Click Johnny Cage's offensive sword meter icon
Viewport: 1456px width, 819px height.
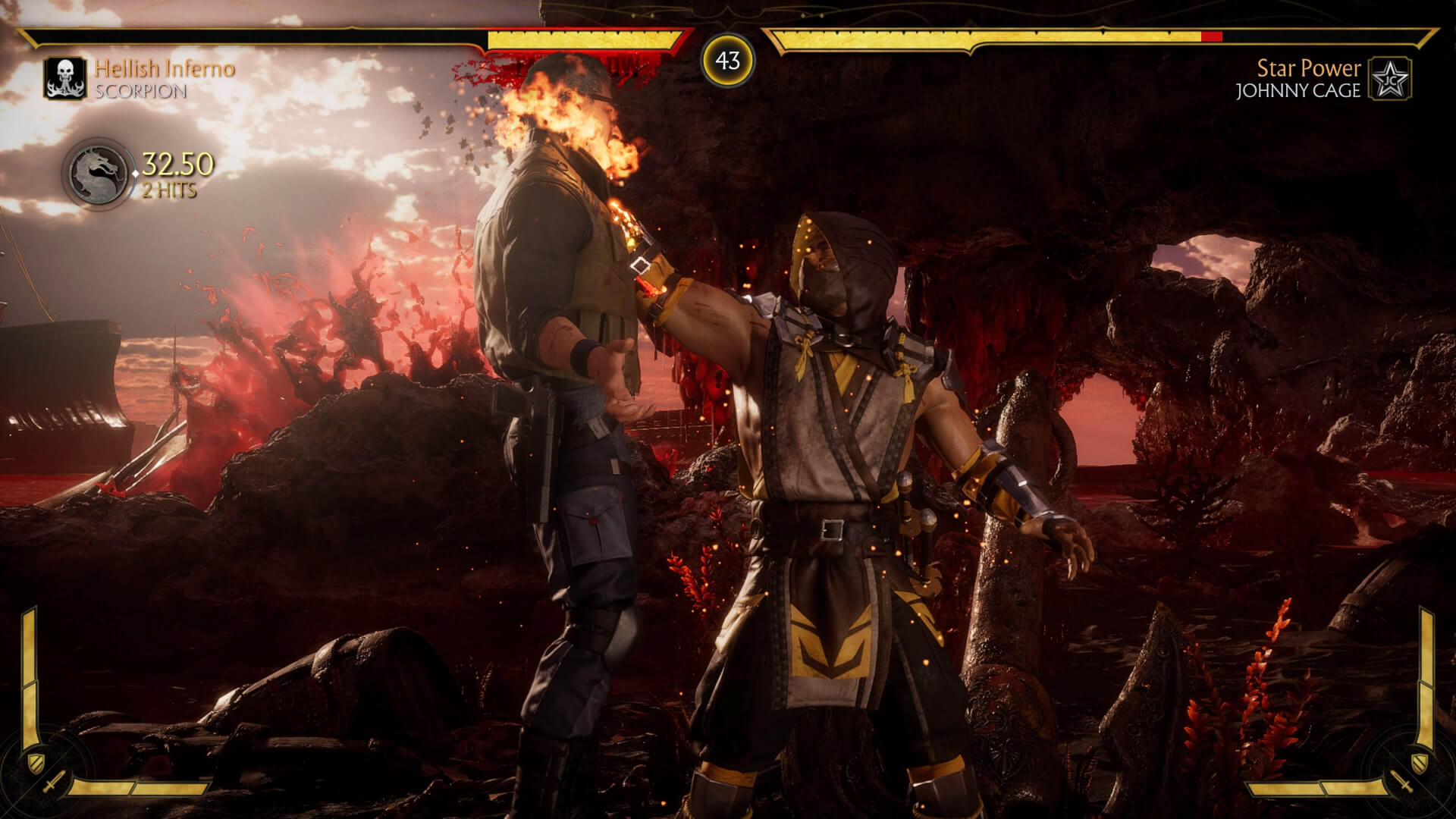1403,783
